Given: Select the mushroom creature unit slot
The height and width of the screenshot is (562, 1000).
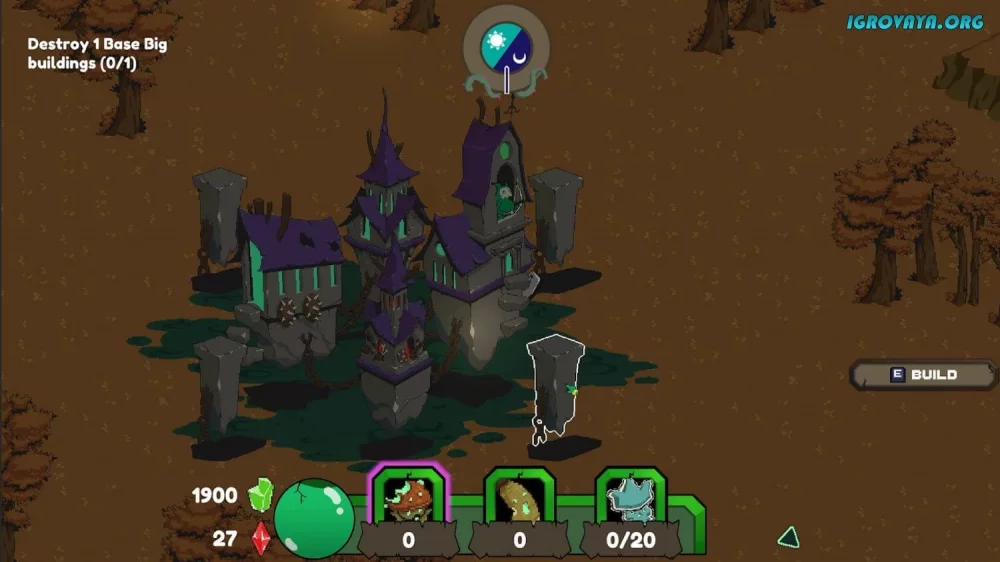Looking at the screenshot, I should 408,497.
